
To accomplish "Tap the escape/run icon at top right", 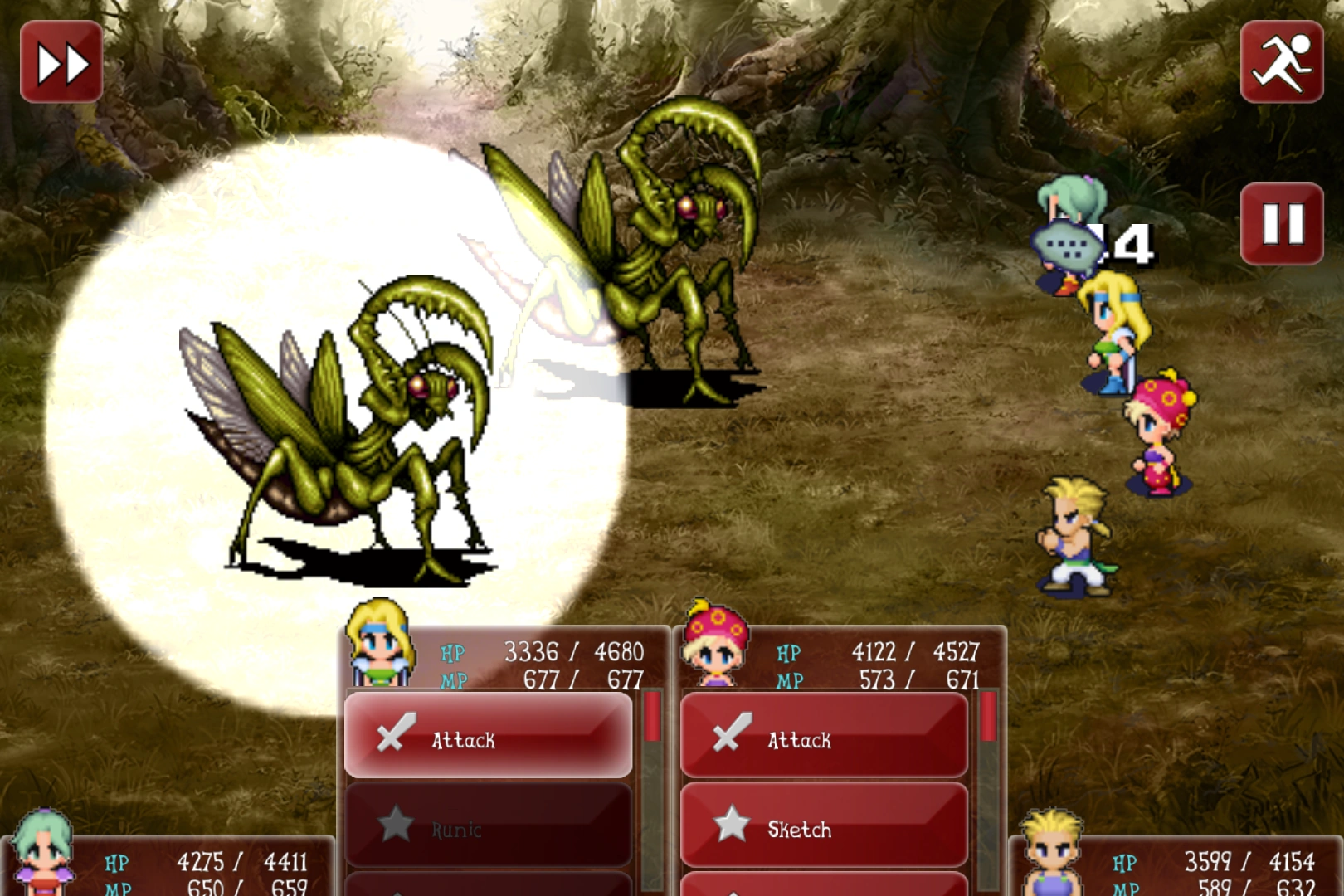I will coord(1281,60).
